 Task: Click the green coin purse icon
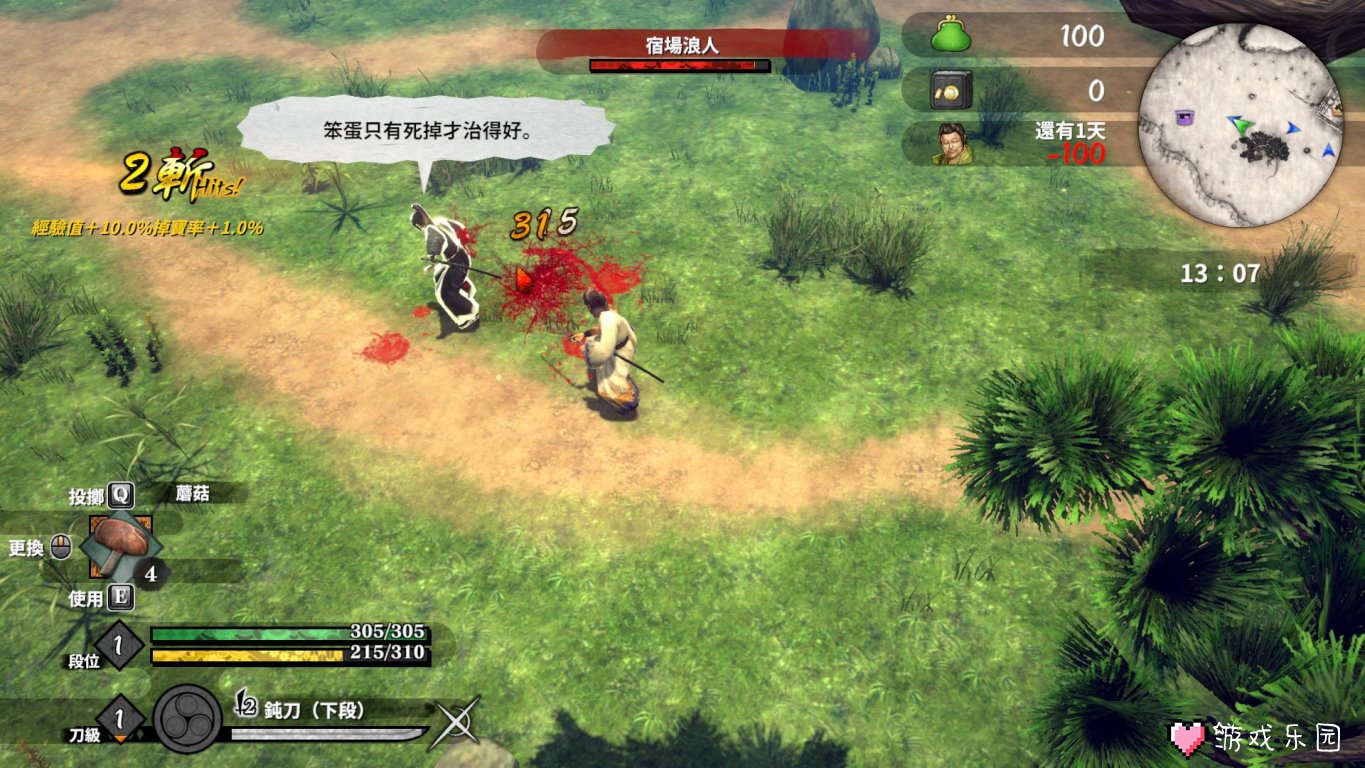point(952,35)
